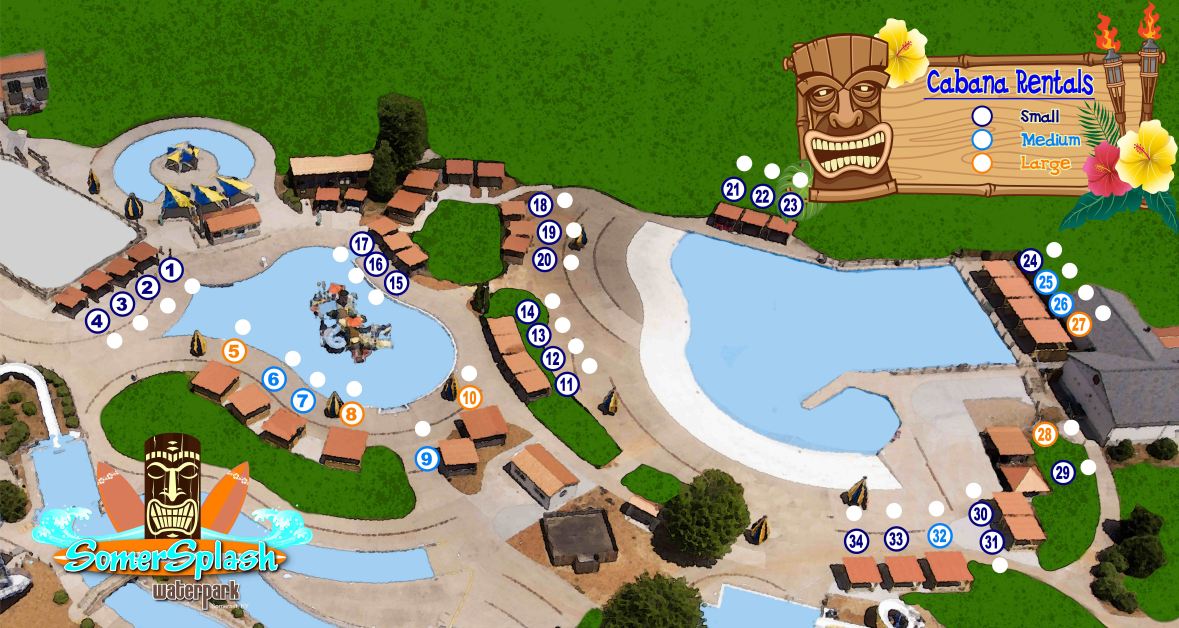Pick cabana number 17 marker

point(362,243)
